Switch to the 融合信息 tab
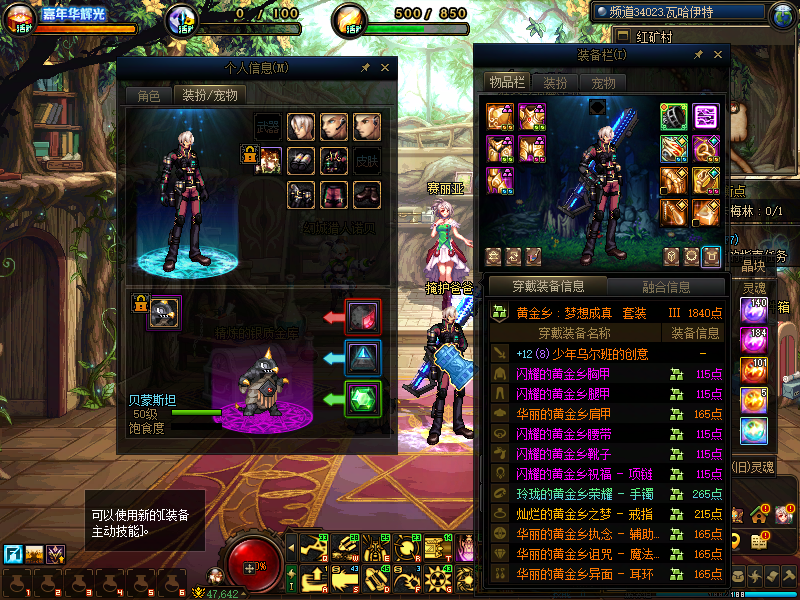This screenshot has width=800, height=600. [x=665, y=287]
